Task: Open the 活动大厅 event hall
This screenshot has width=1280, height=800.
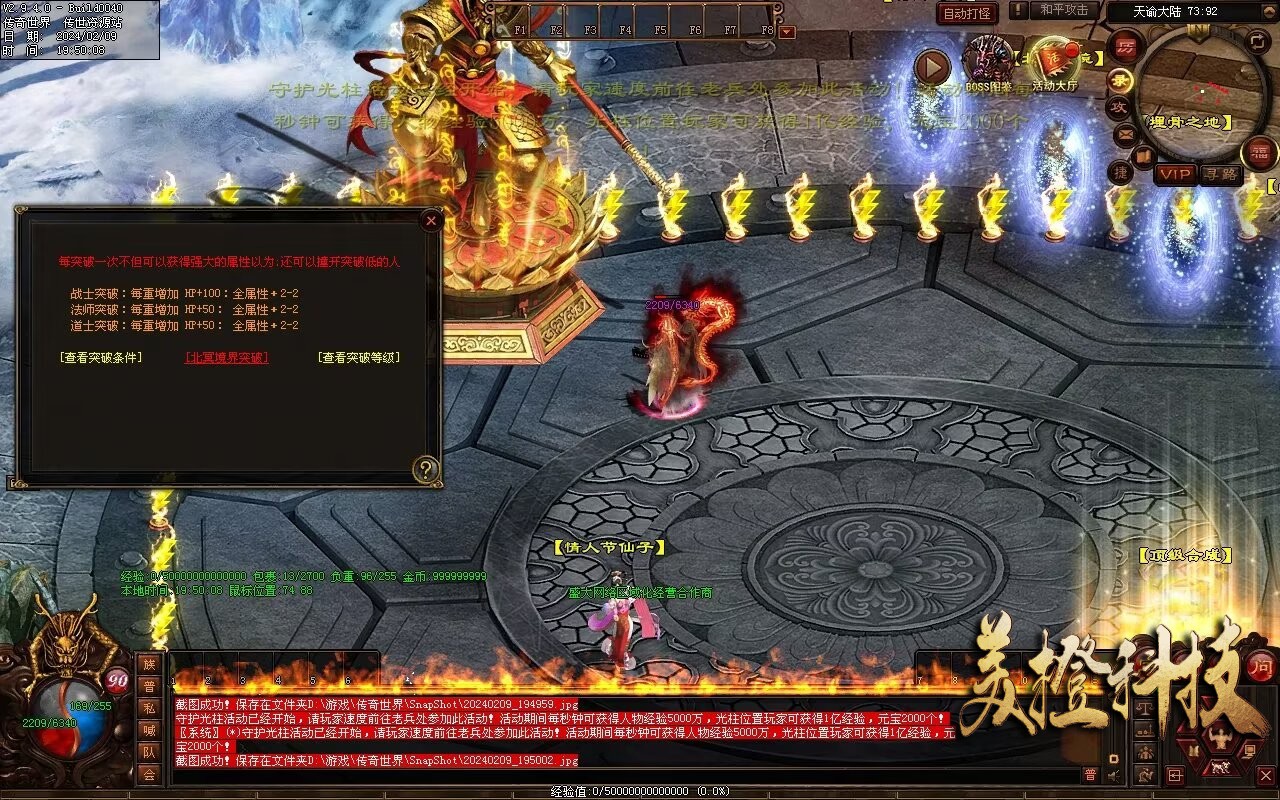Action: [x=1055, y=62]
